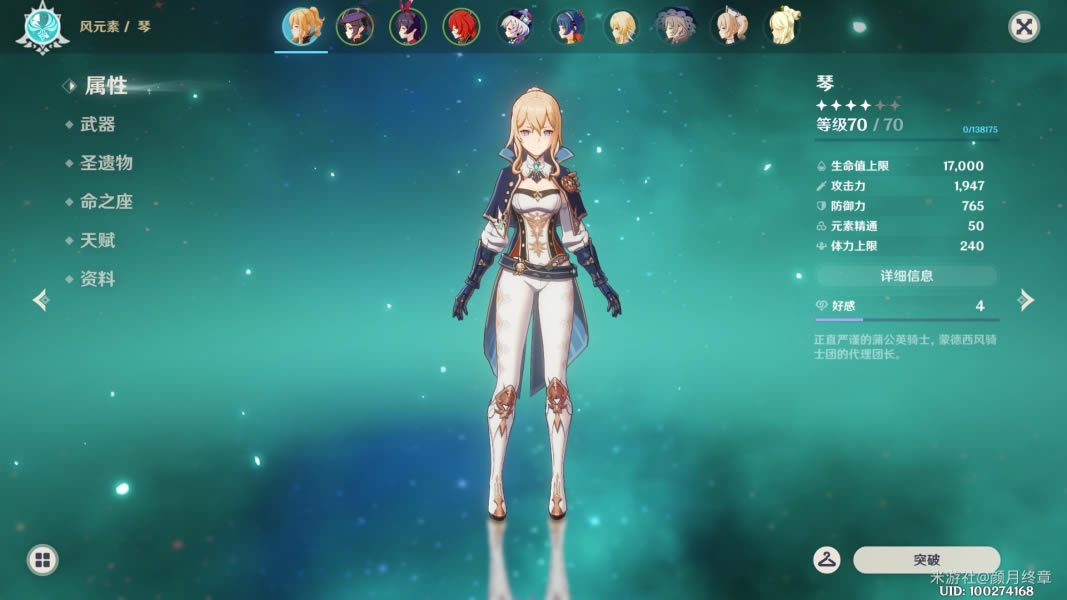Choose the portrait with red bunny ribbon
Image resolution: width=1067 pixels, height=600 pixels.
click(408, 27)
